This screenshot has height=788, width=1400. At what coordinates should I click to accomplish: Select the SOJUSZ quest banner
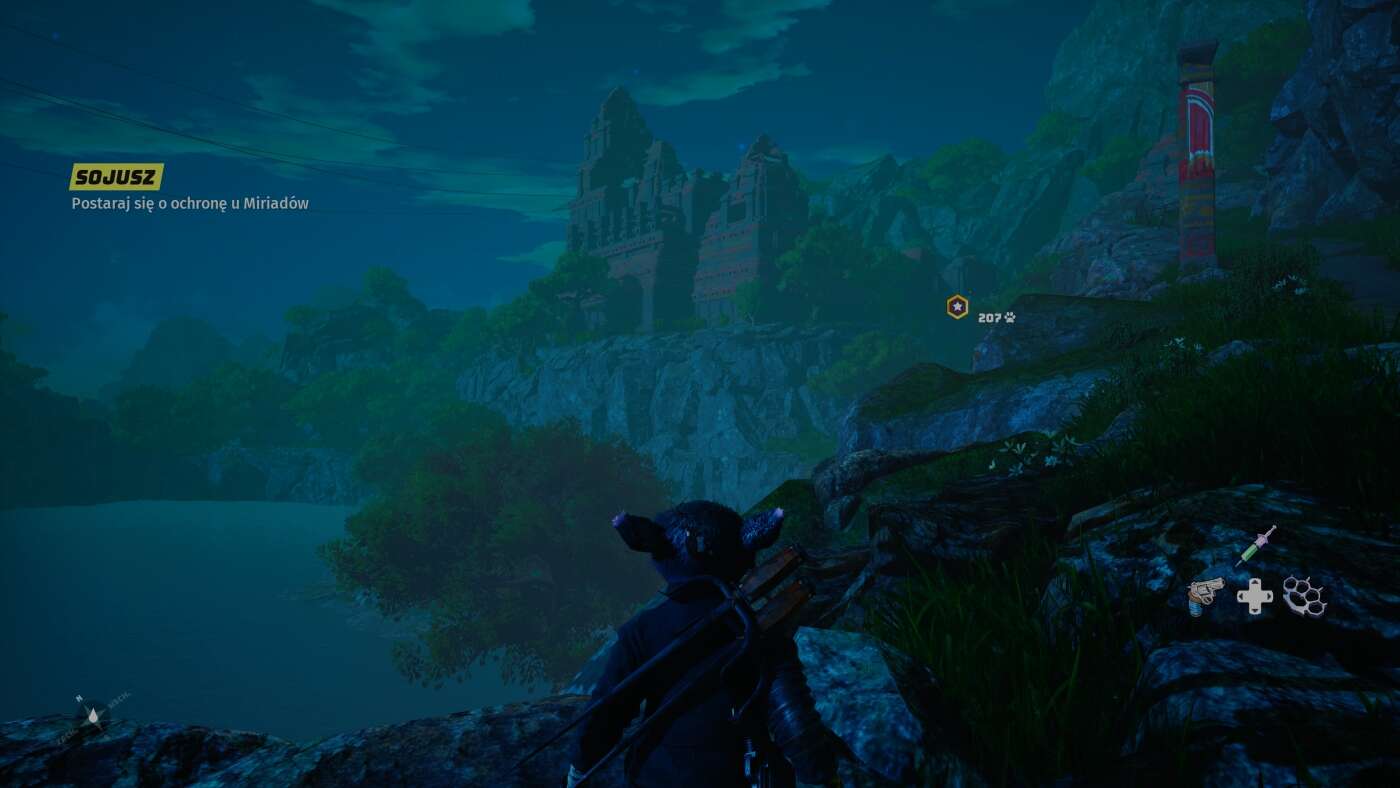point(115,176)
